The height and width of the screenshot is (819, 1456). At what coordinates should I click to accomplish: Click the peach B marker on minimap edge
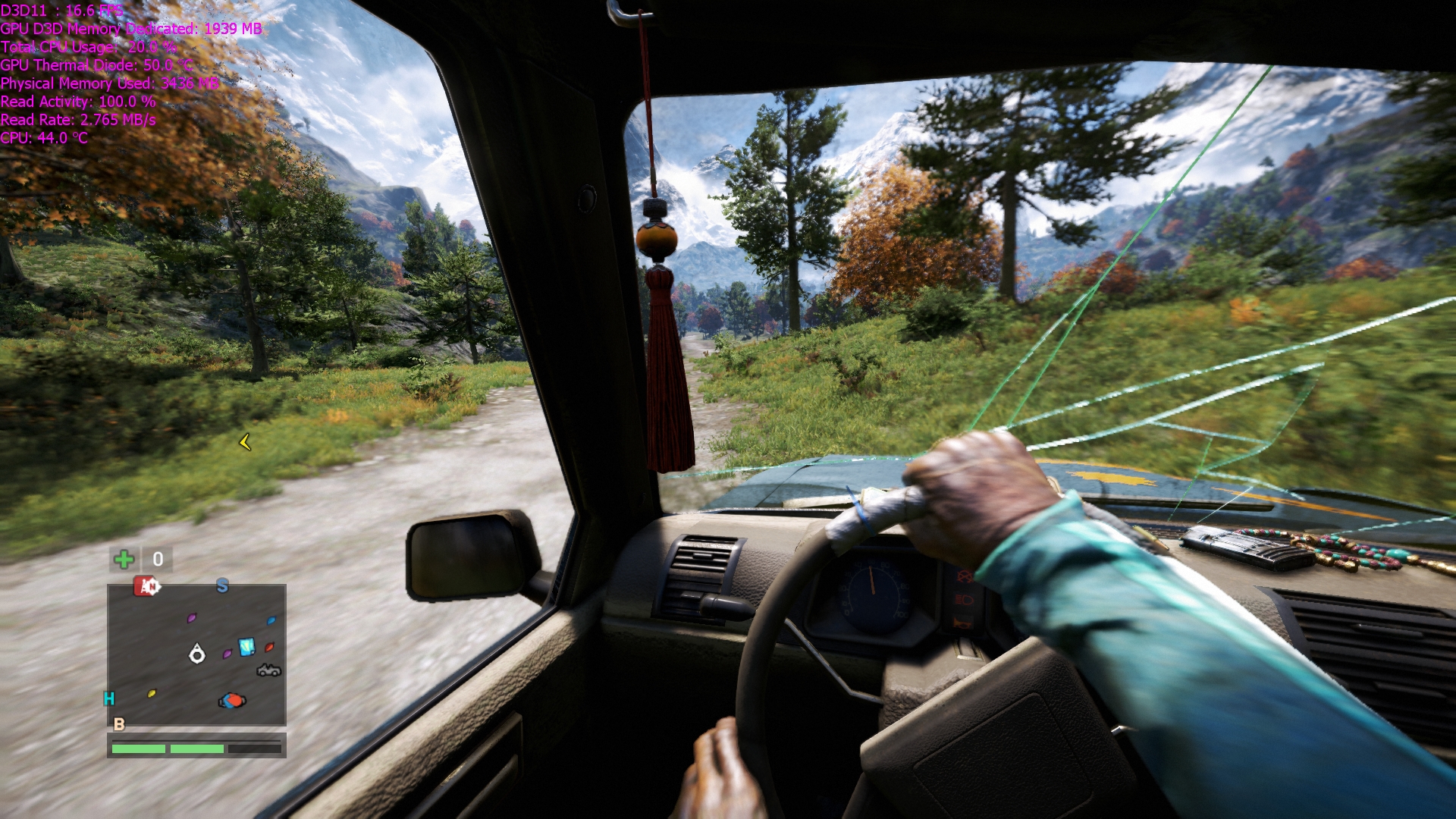(x=119, y=724)
